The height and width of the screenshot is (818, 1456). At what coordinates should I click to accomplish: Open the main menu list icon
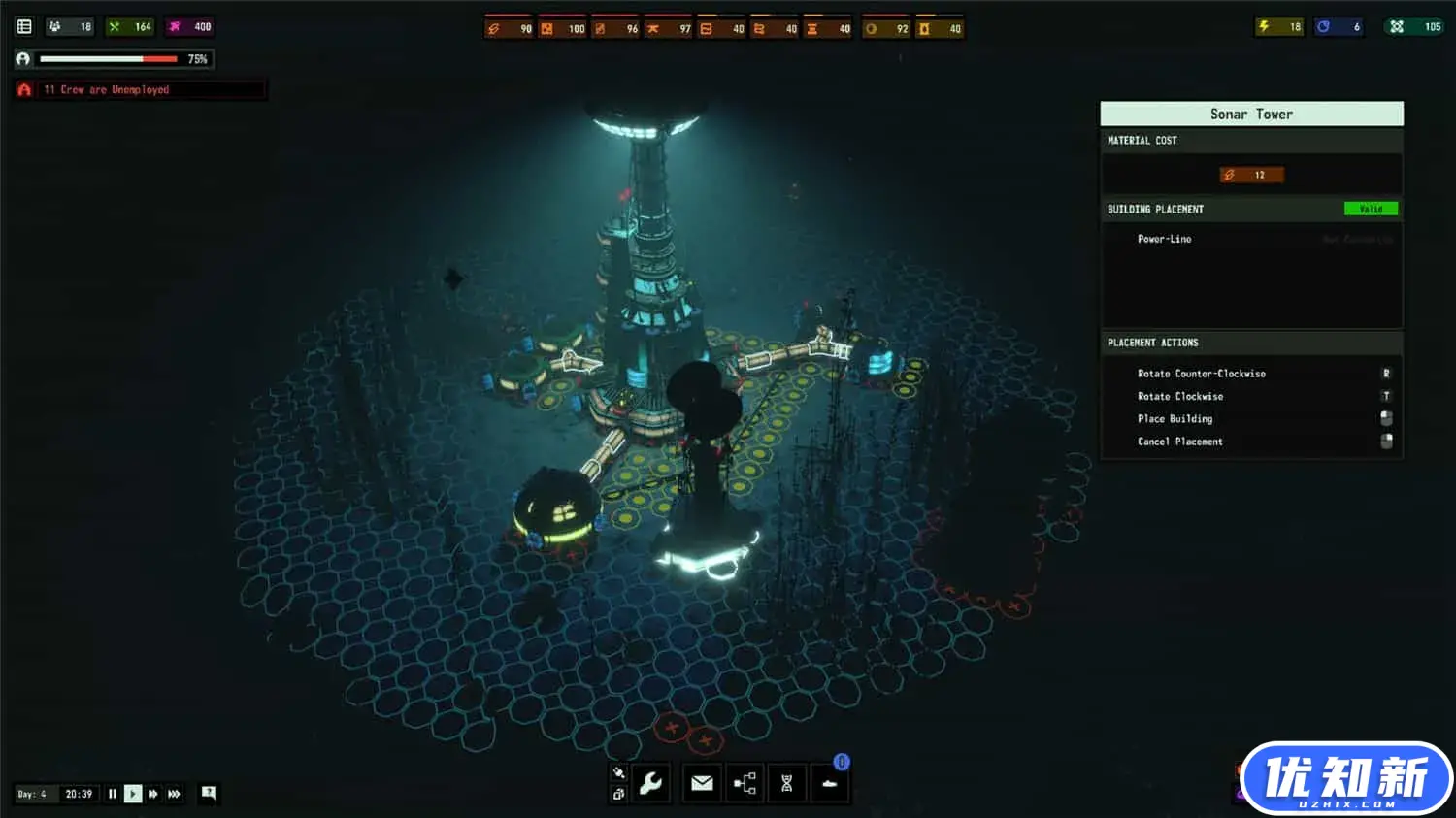pos(24,27)
